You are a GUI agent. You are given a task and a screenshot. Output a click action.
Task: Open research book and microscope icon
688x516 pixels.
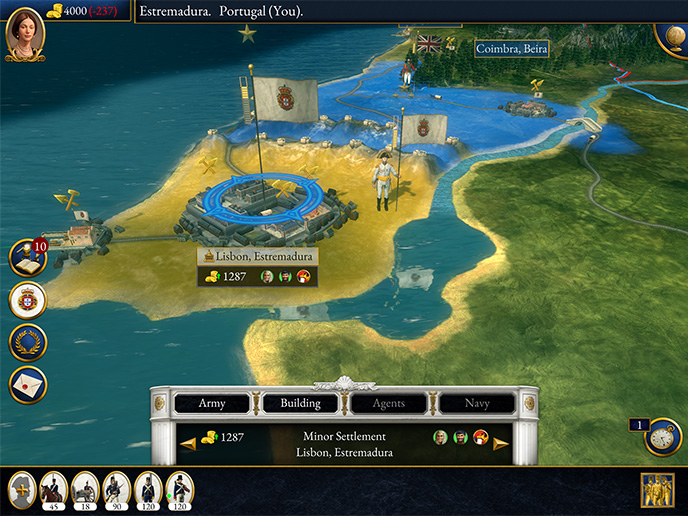27,258
